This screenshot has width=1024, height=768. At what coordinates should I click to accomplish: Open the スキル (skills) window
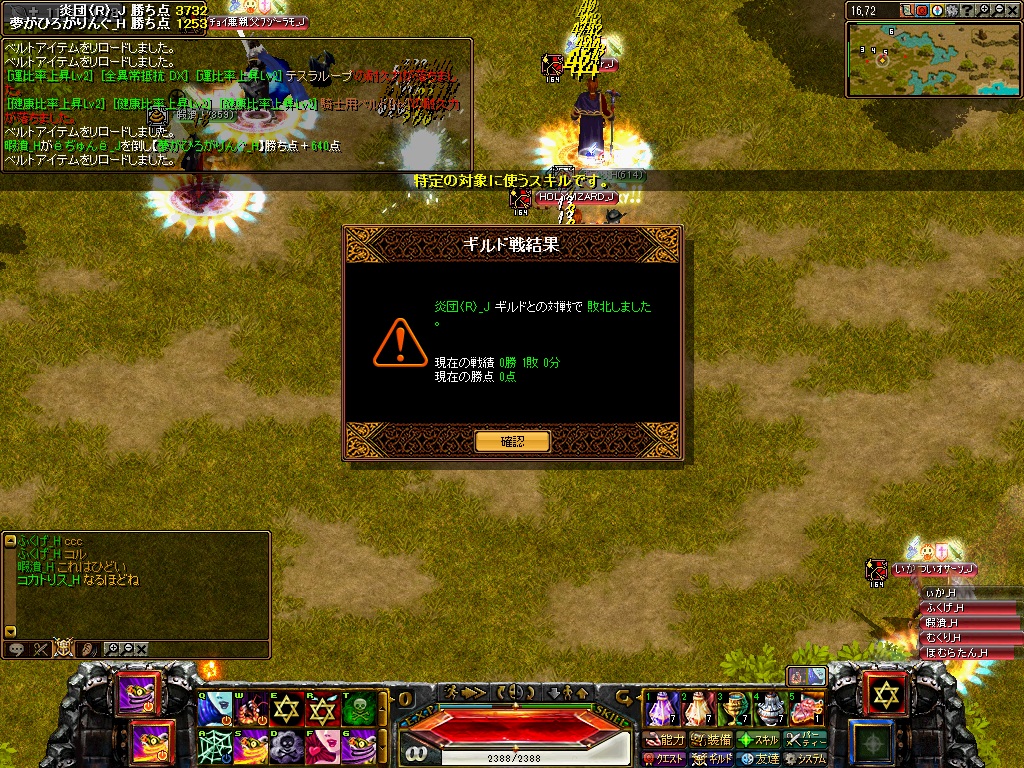coord(758,740)
